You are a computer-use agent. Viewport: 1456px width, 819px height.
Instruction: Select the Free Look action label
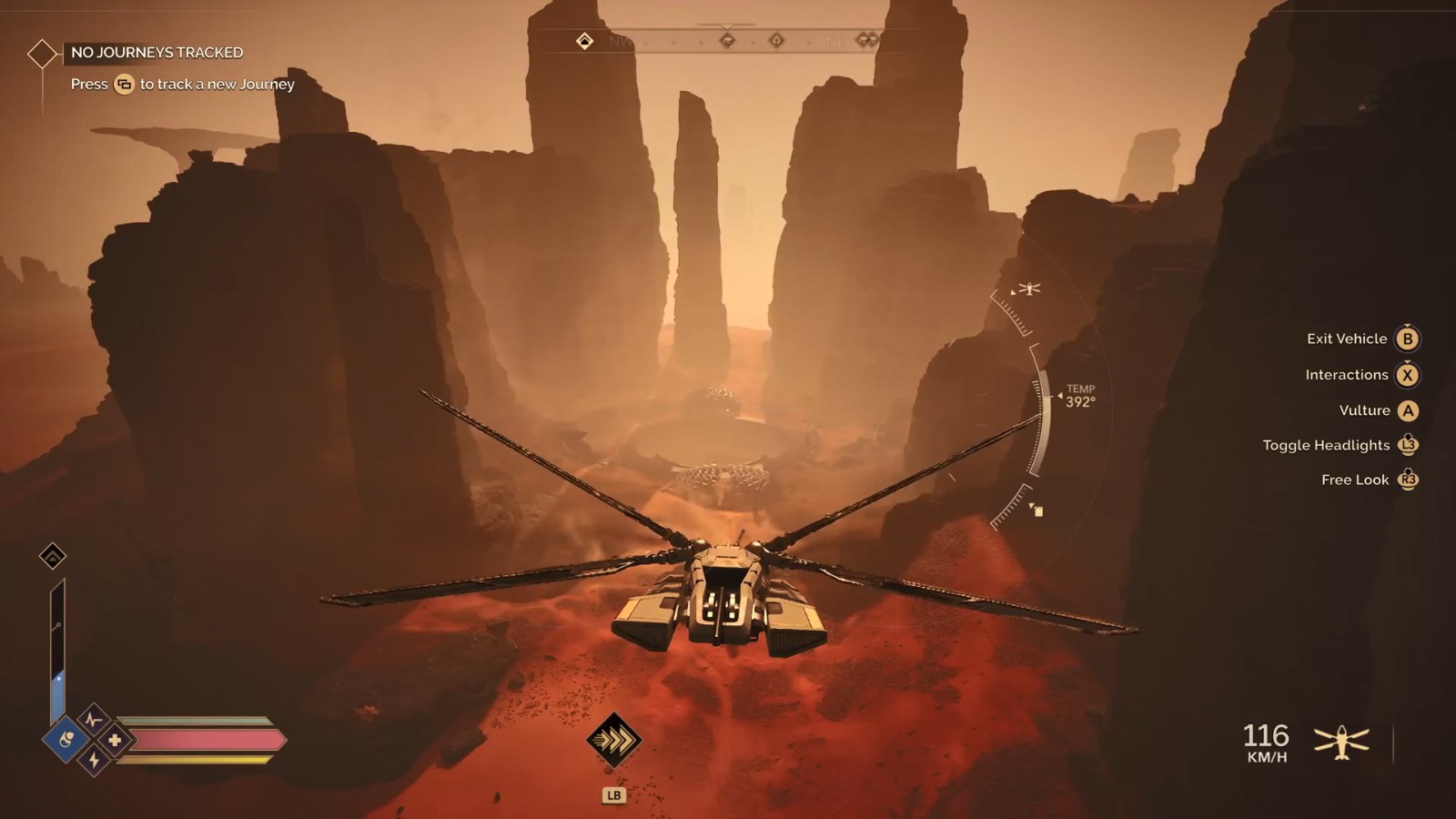click(1355, 480)
